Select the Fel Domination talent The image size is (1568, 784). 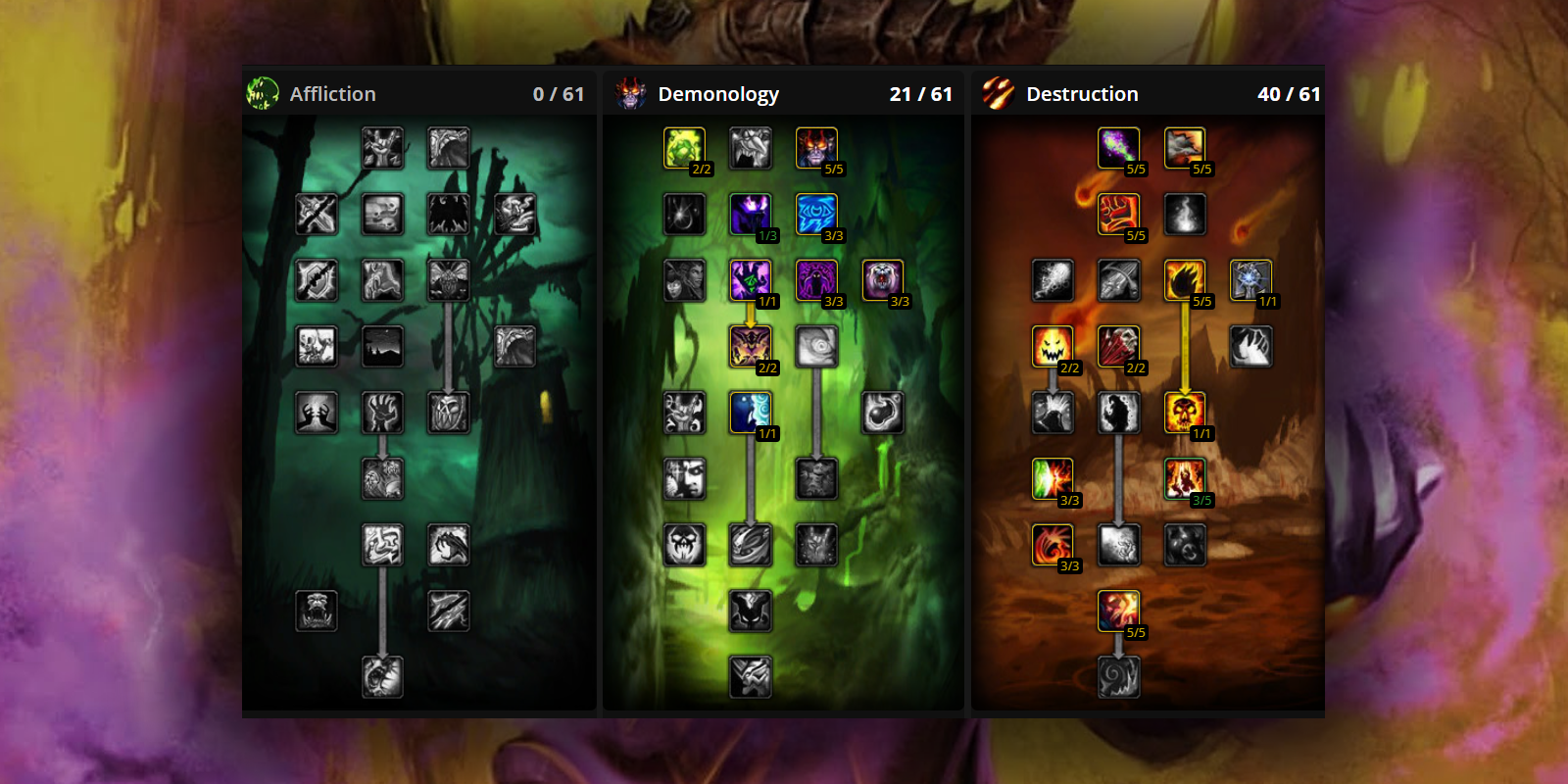[x=750, y=280]
